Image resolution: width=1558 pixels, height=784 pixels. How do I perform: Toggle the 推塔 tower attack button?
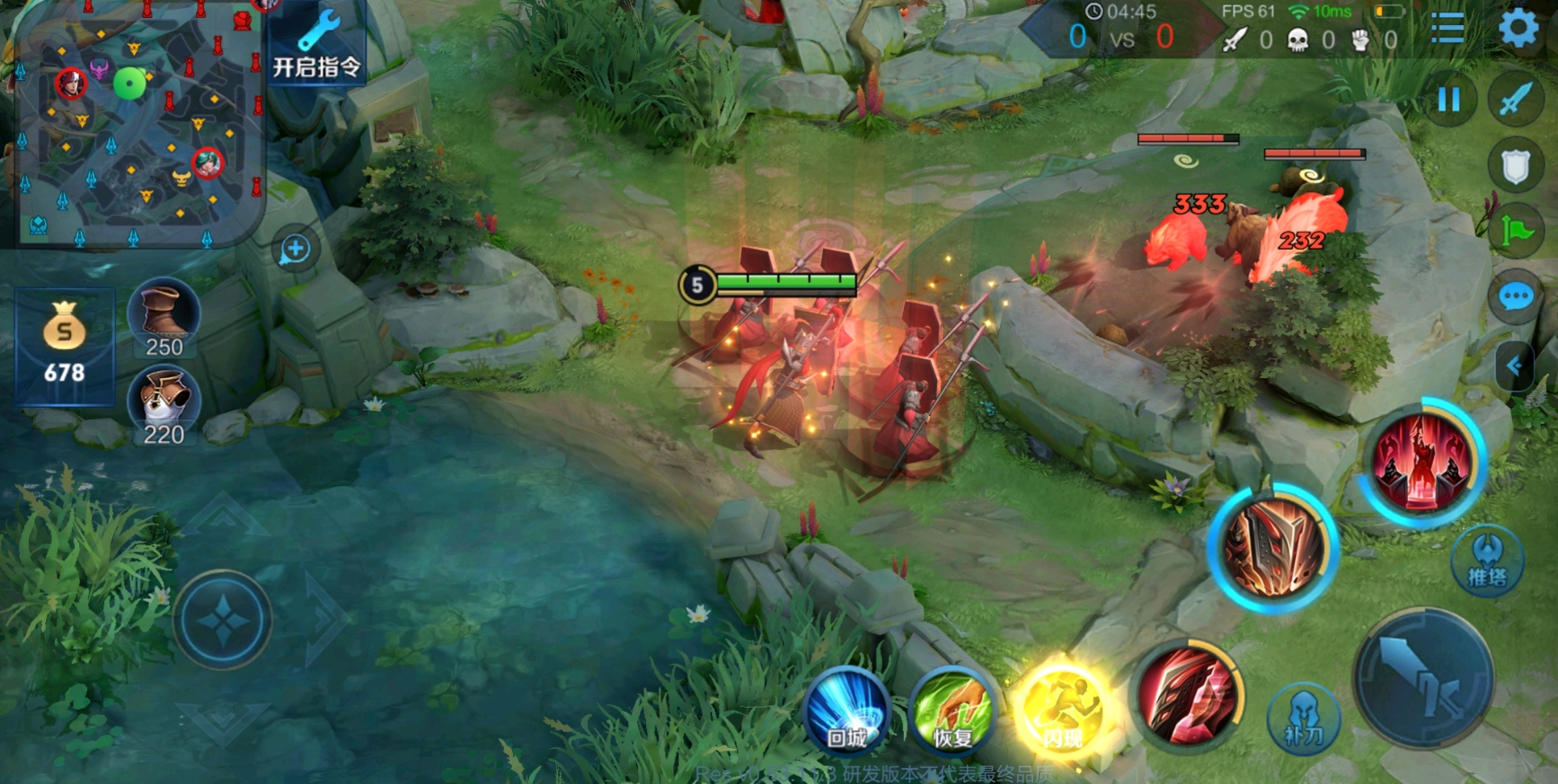[1487, 559]
